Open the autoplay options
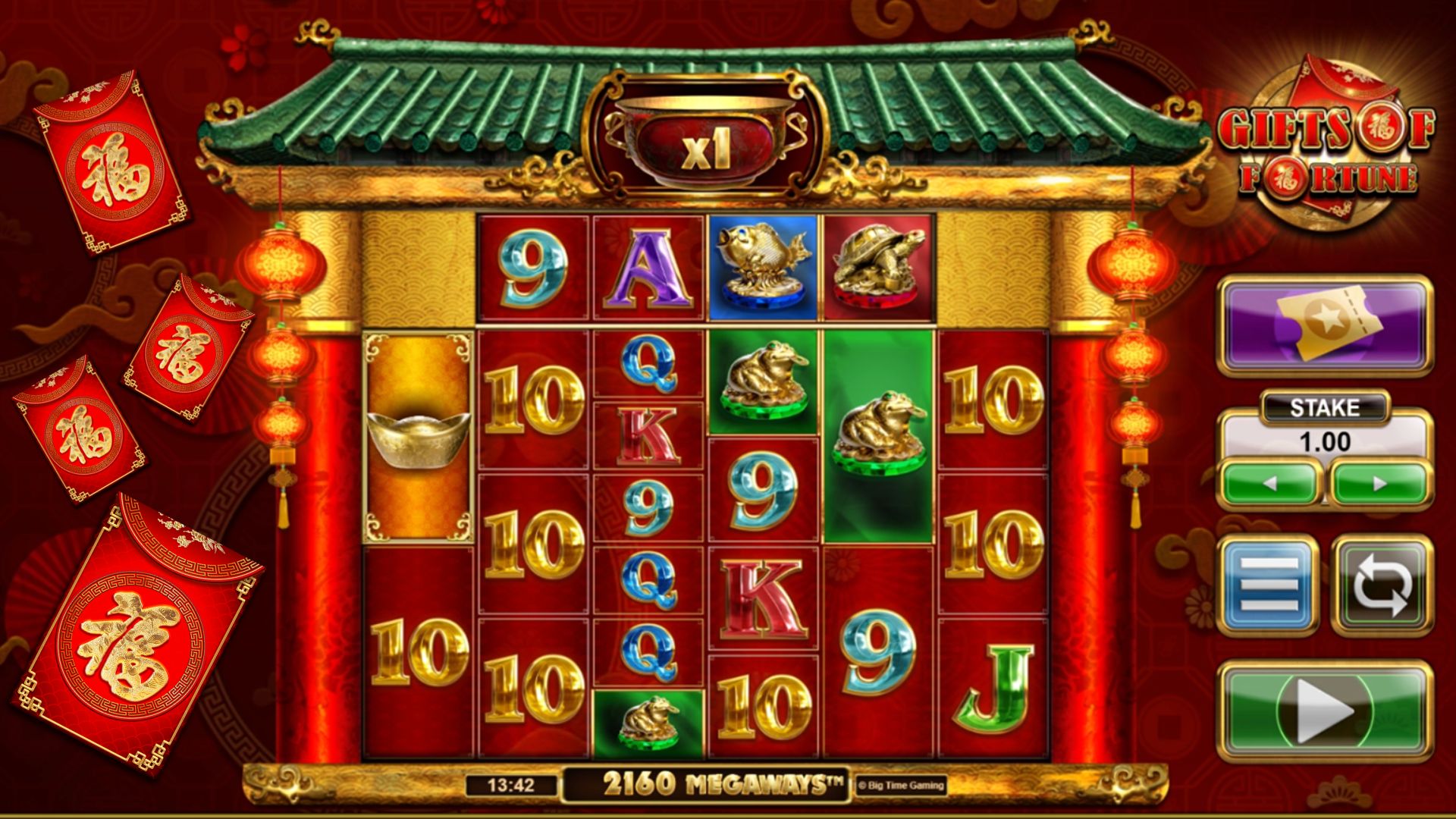The width and height of the screenshot is (1456, 819). [1382, 584]
